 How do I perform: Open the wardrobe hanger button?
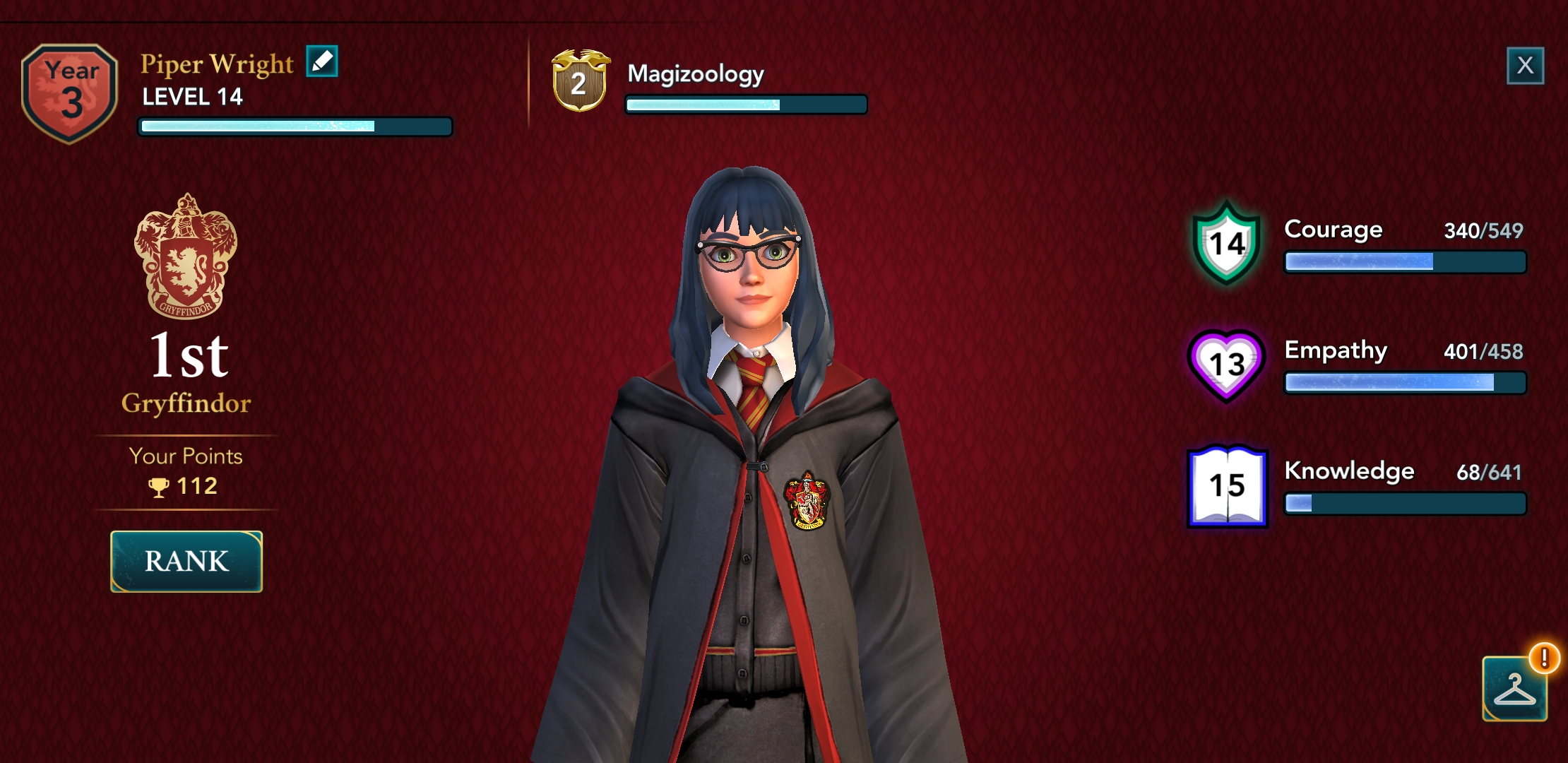[x=1514, y=689]
